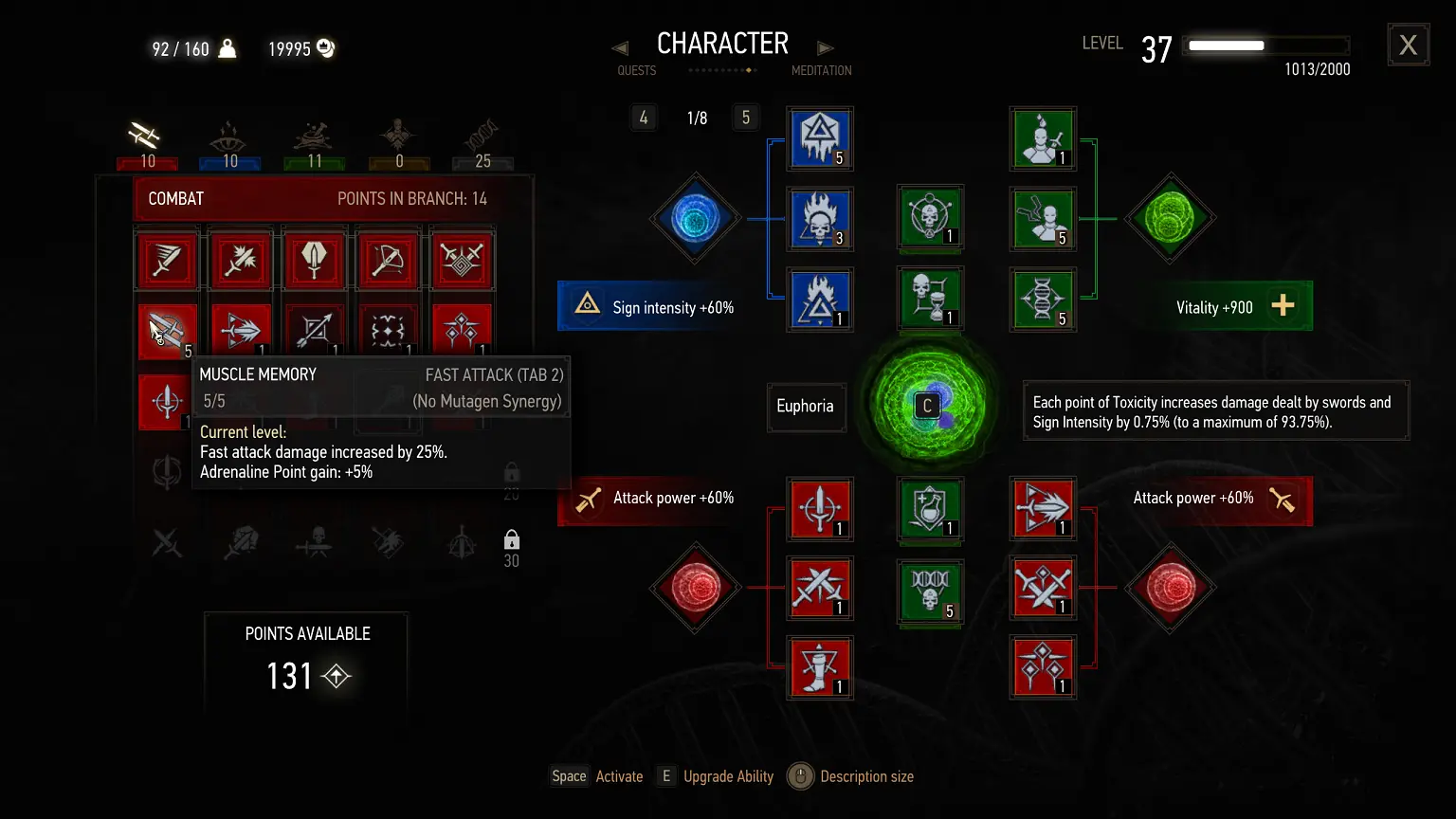This screenshot has height=819, width=1456.
Task: Click the left arrow beside the CHARACTER heading
Action: point(621,47)
